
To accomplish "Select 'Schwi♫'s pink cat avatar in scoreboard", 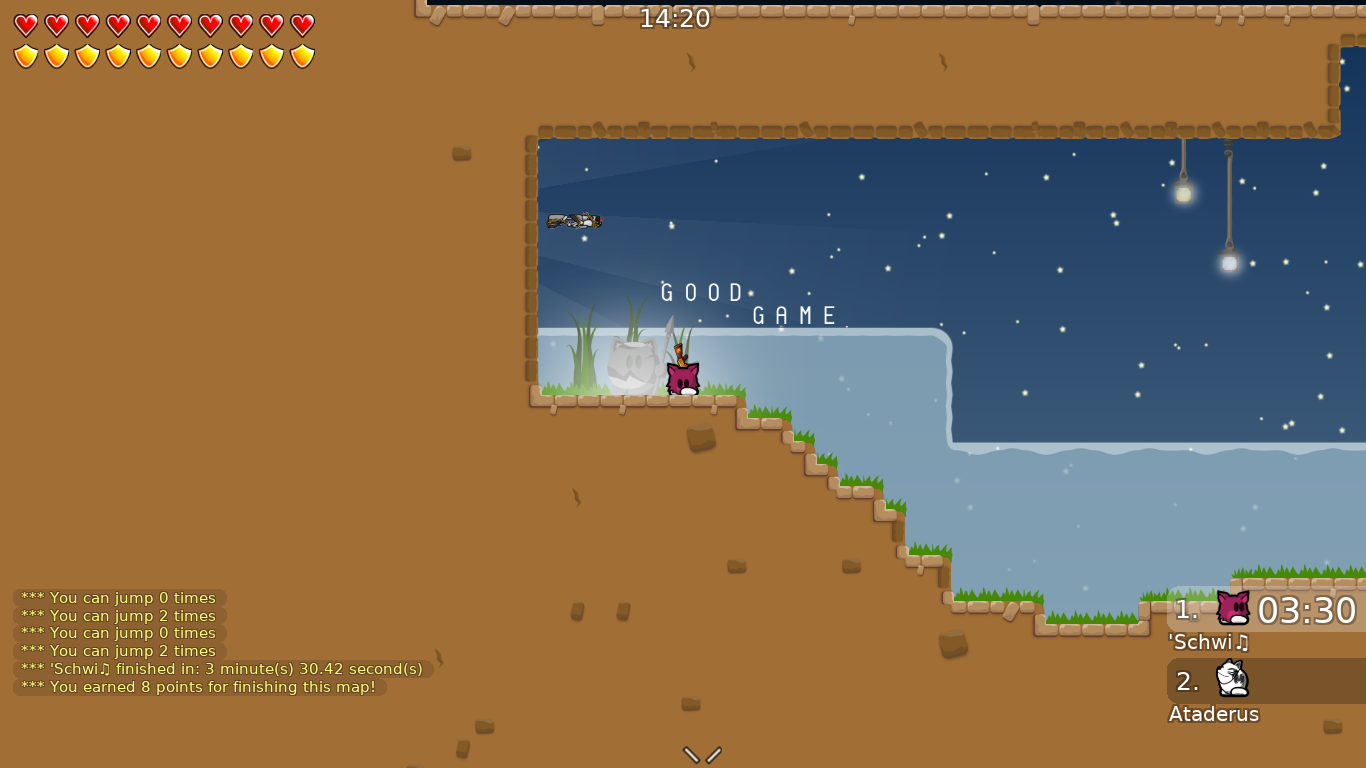I will pyautogui.click(x=1233, y=608).
